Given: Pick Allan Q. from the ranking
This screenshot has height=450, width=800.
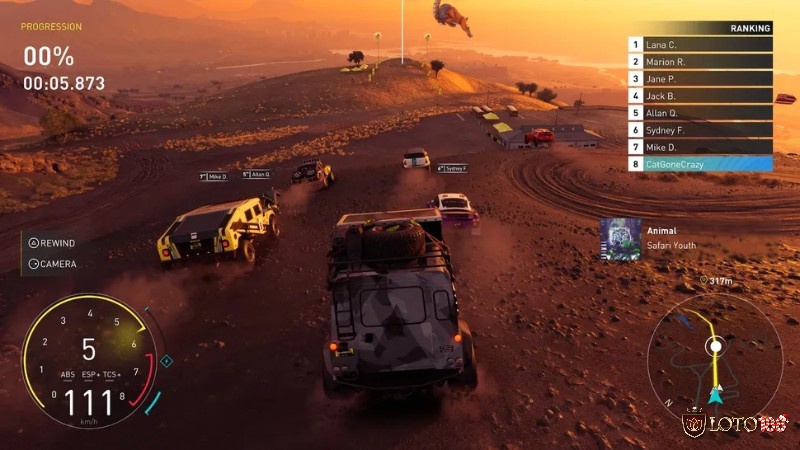Looking at the screenshot, I should pyautogui.click(x=700, y=113).
